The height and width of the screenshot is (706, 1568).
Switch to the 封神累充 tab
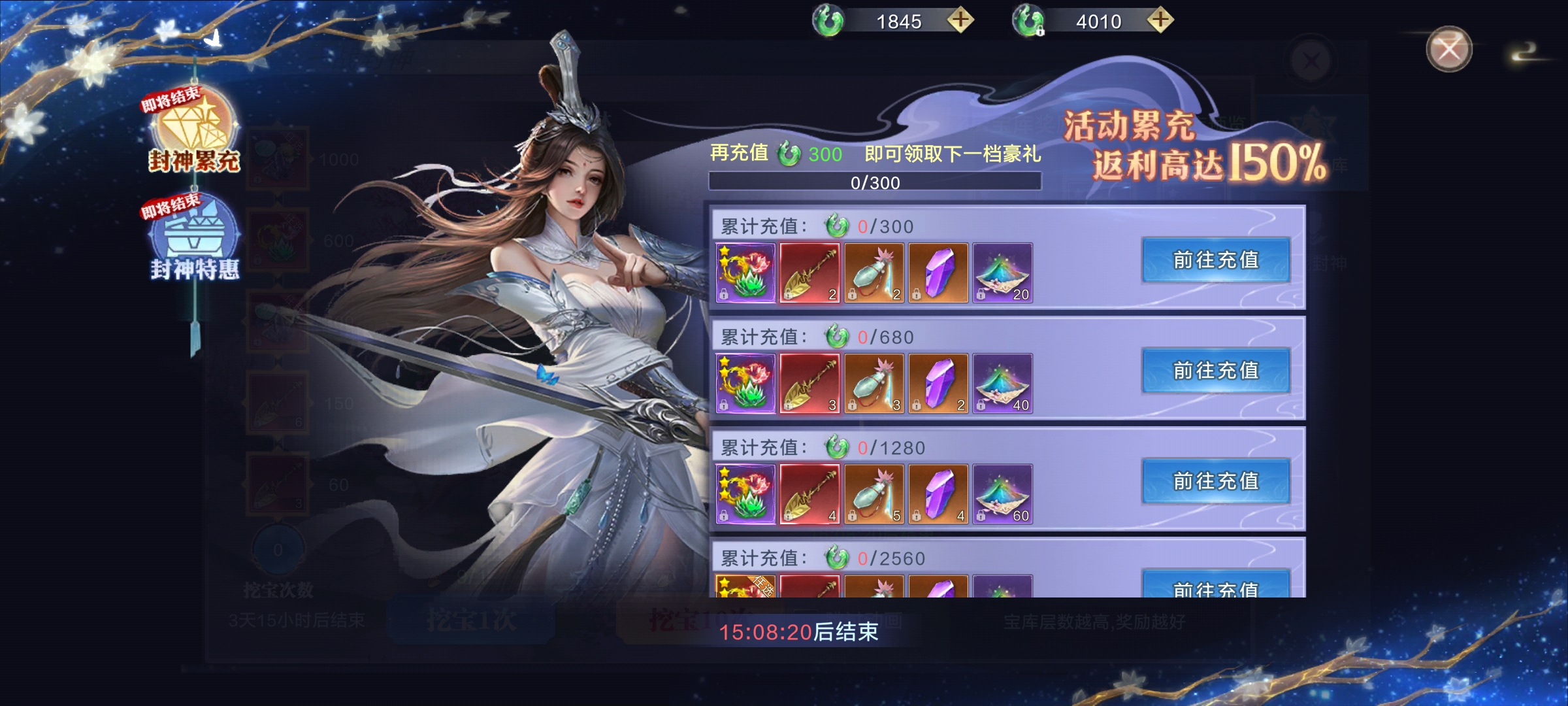tap(193, 134)
